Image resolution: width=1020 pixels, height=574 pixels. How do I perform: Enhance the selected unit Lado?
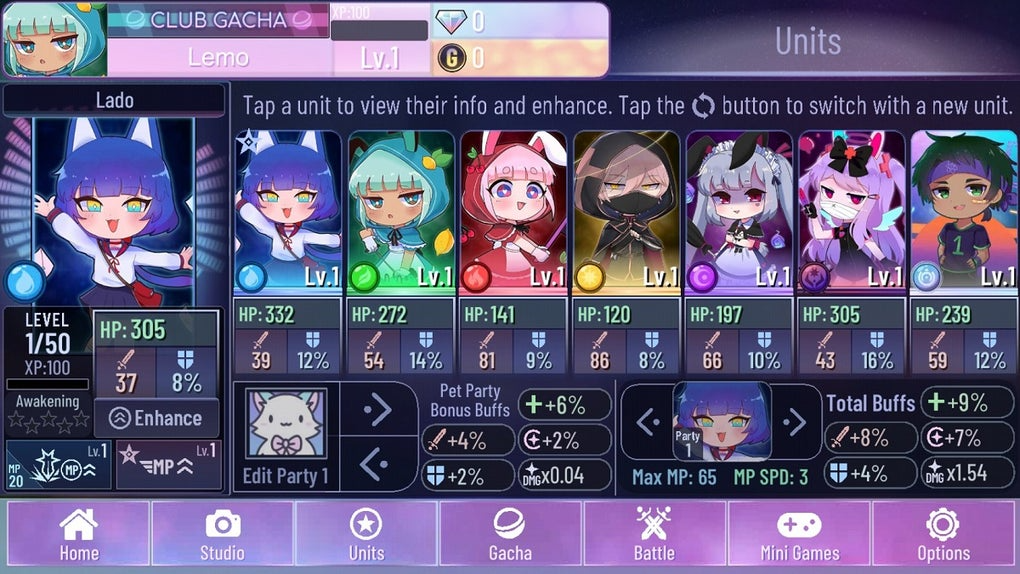pyautogui.click(x=156, y=419)
